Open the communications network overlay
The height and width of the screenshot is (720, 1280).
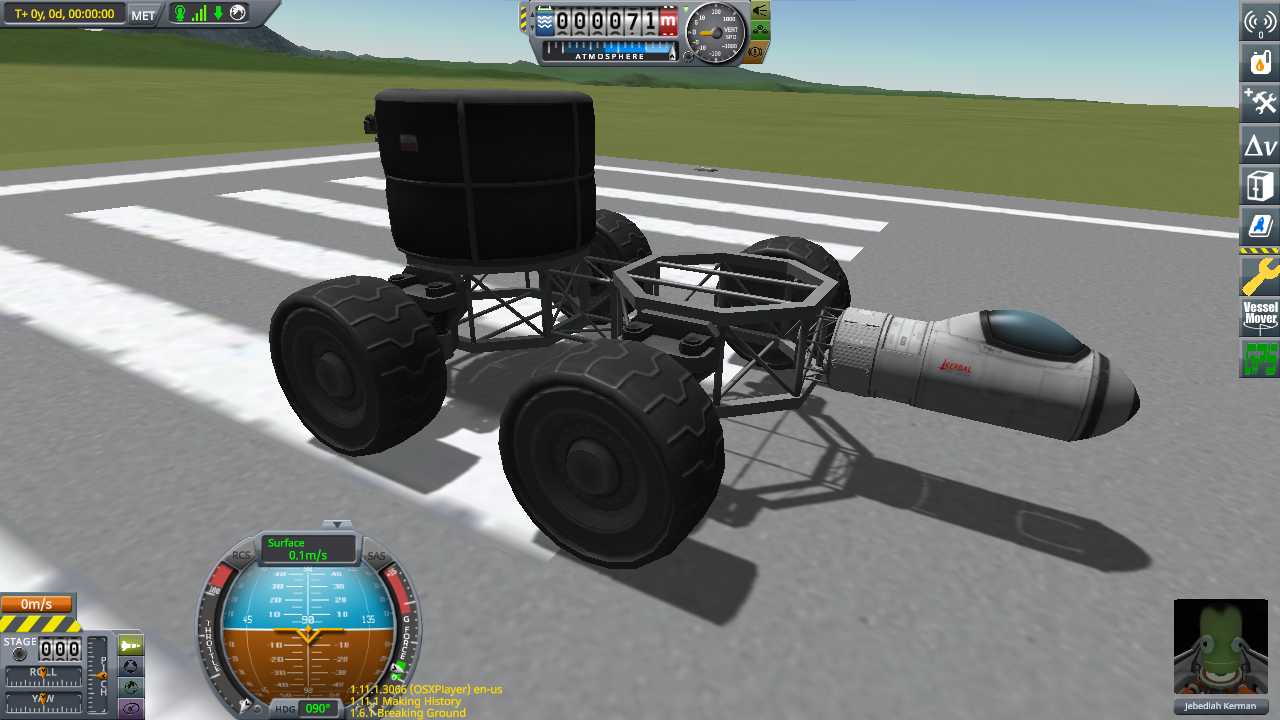(1258, 22)
